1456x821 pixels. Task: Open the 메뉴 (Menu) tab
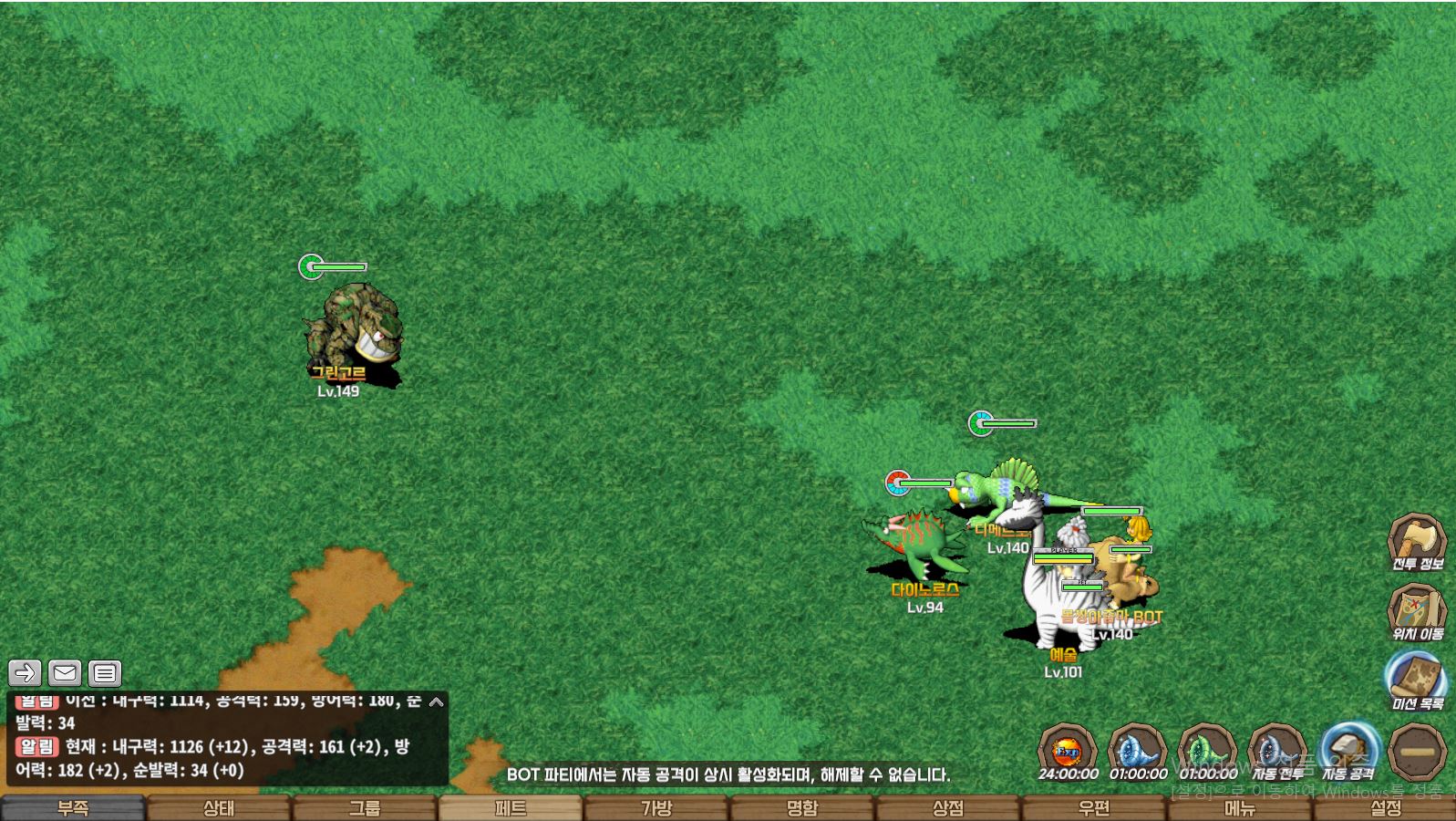coord(1240,808)
